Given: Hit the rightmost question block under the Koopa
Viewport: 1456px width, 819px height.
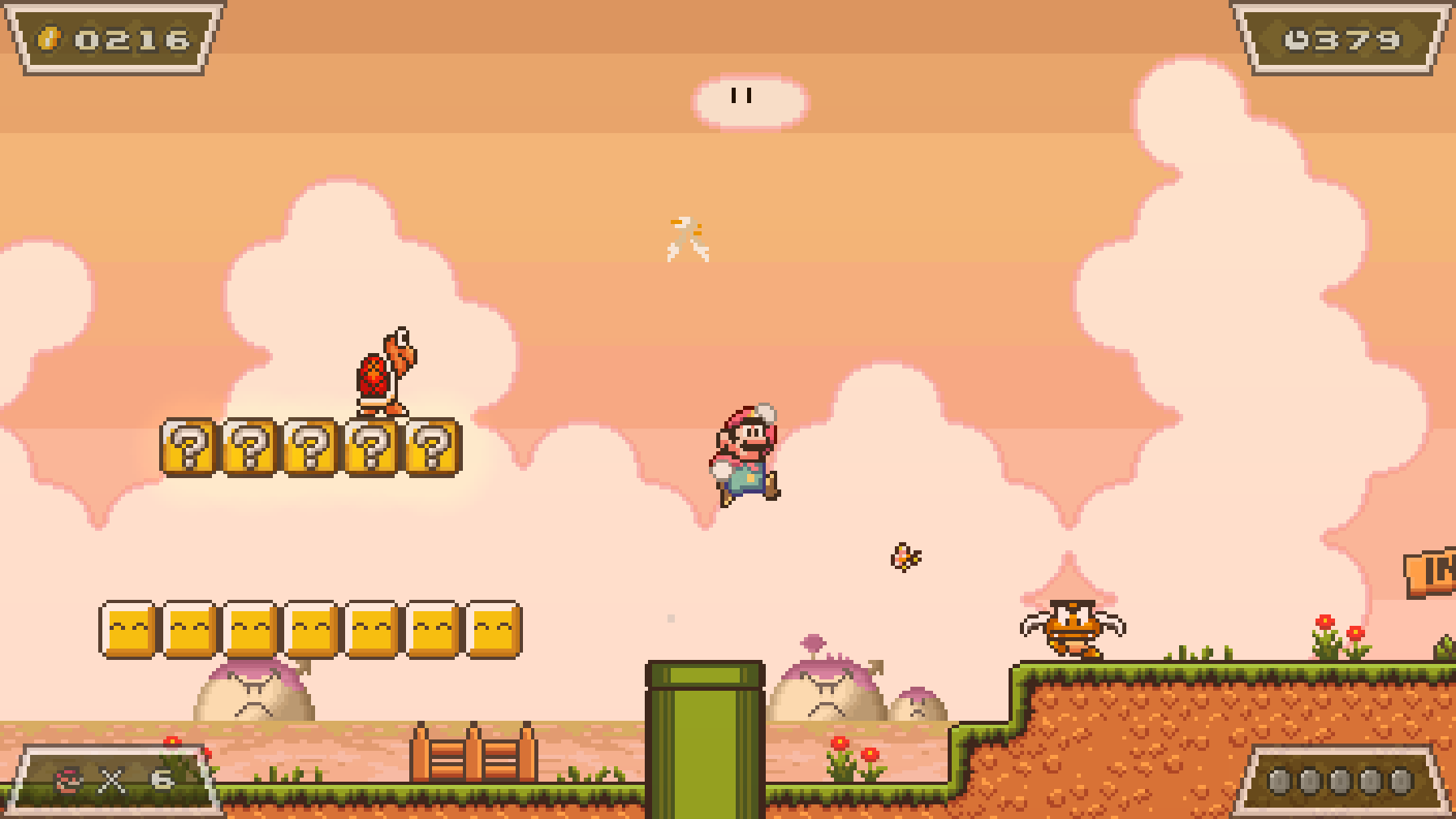Looking at the screenshot, I should click(x=432, y=449).
